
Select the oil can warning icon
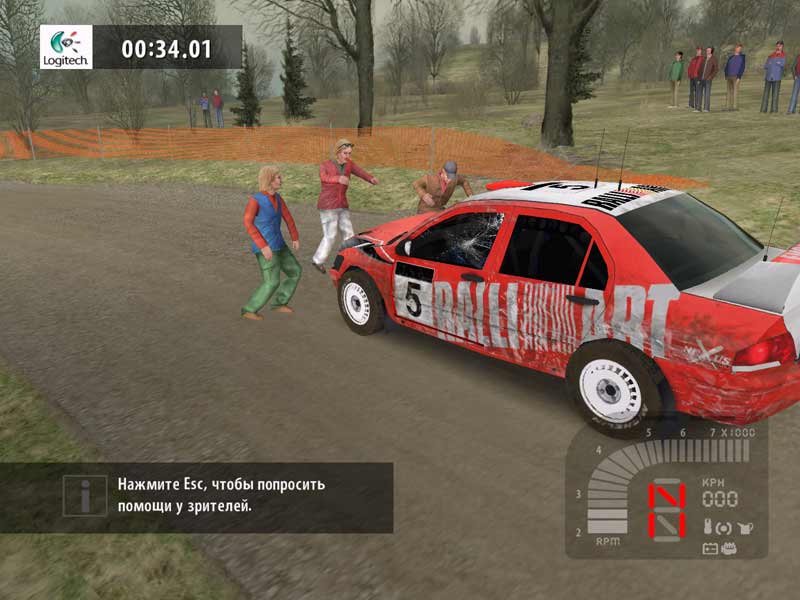pos(744,527)
